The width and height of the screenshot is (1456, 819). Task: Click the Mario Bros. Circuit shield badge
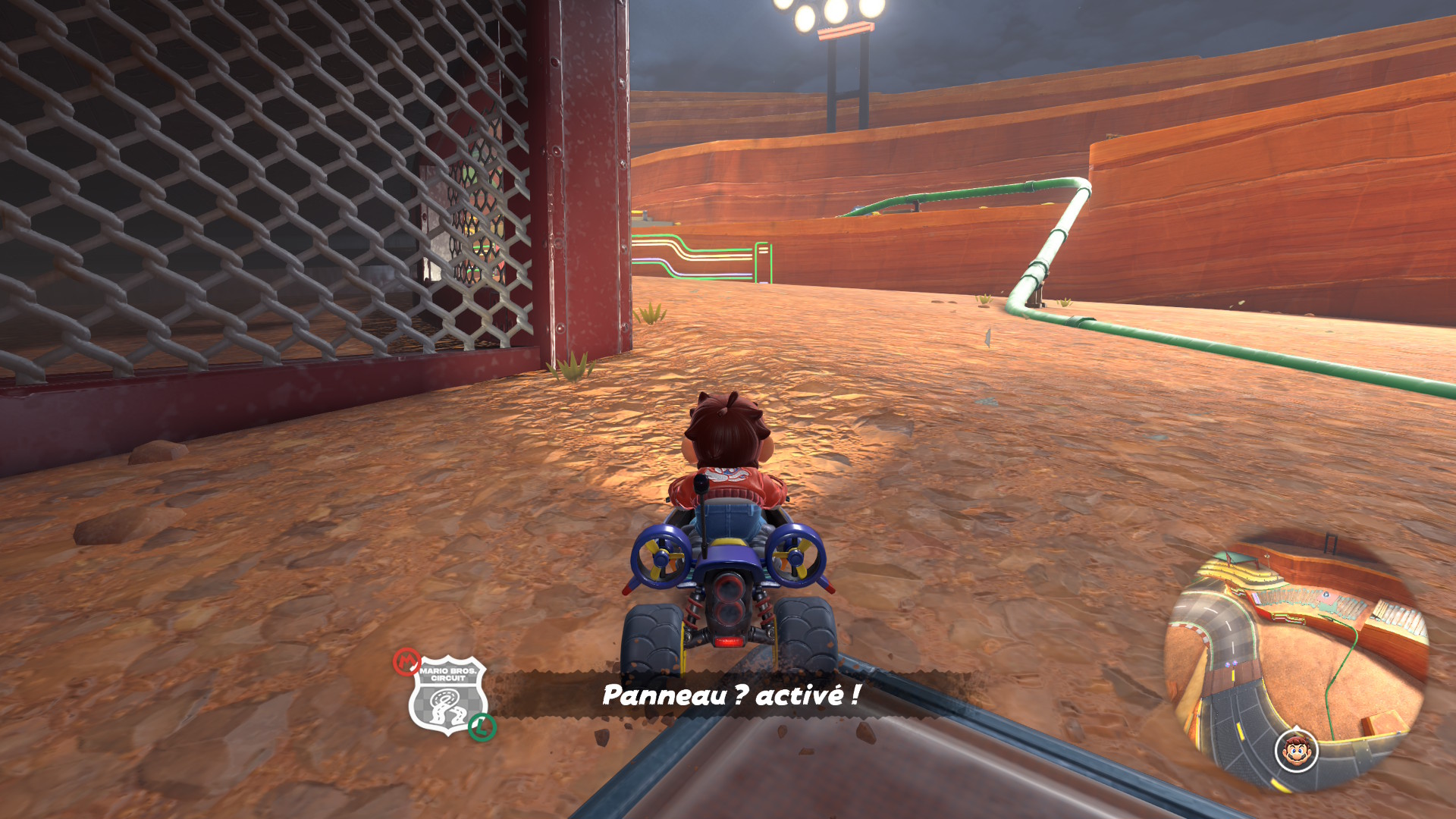(449, 695)
